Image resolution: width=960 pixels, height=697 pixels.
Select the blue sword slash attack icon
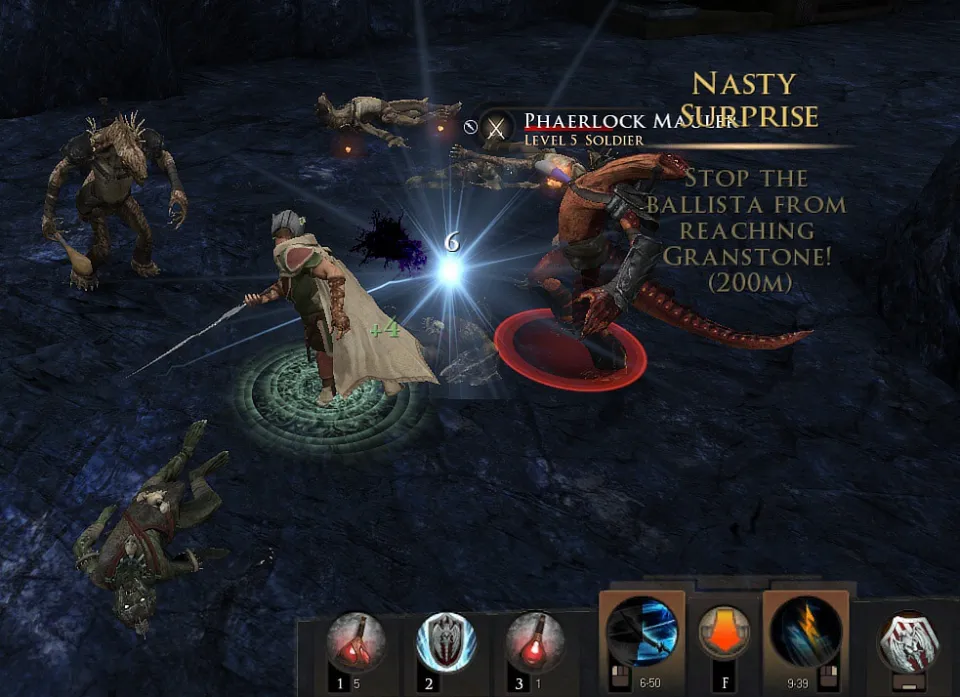(642, 631)
